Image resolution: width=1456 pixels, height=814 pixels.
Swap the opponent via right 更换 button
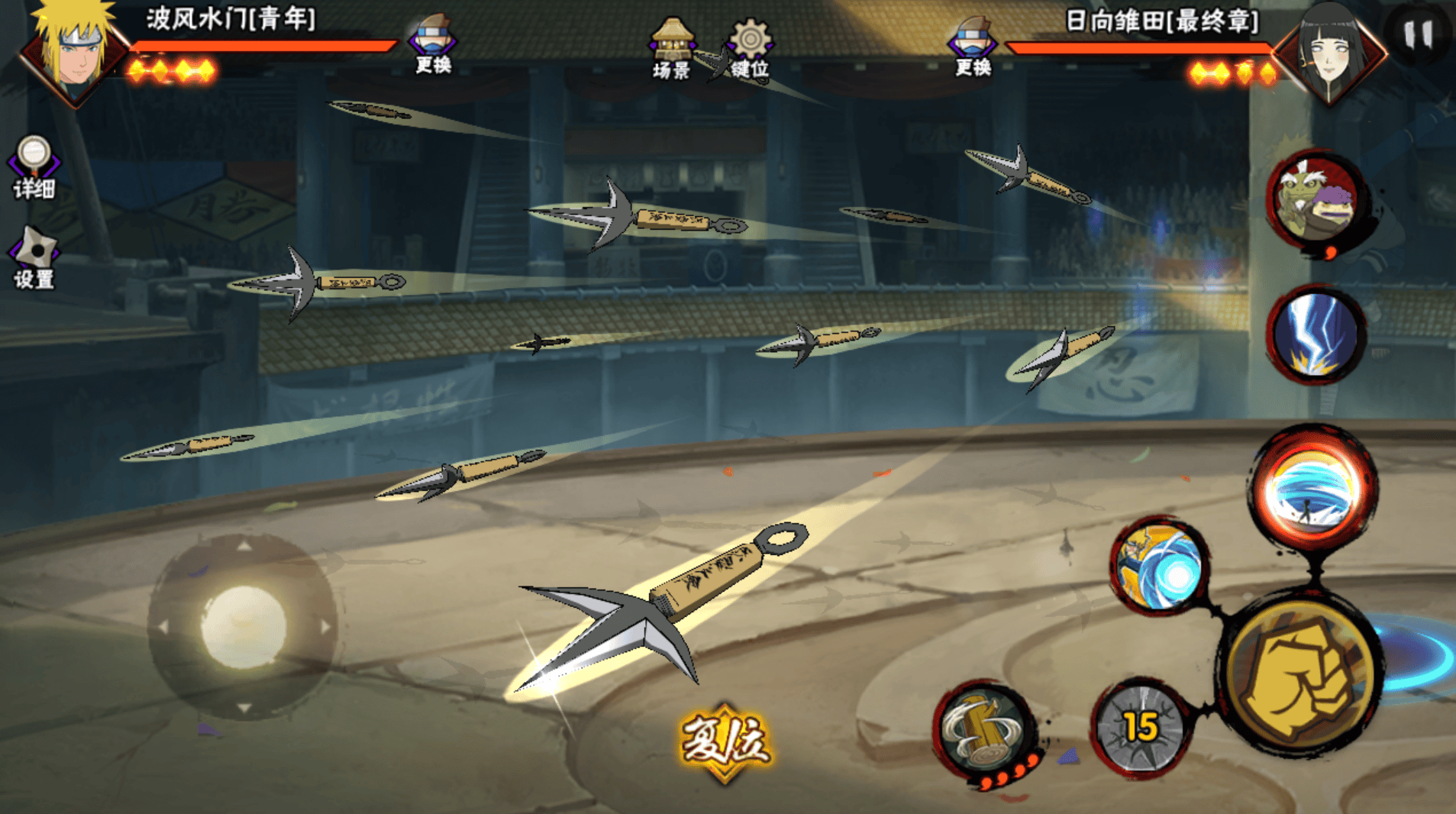tap(973, 46)
